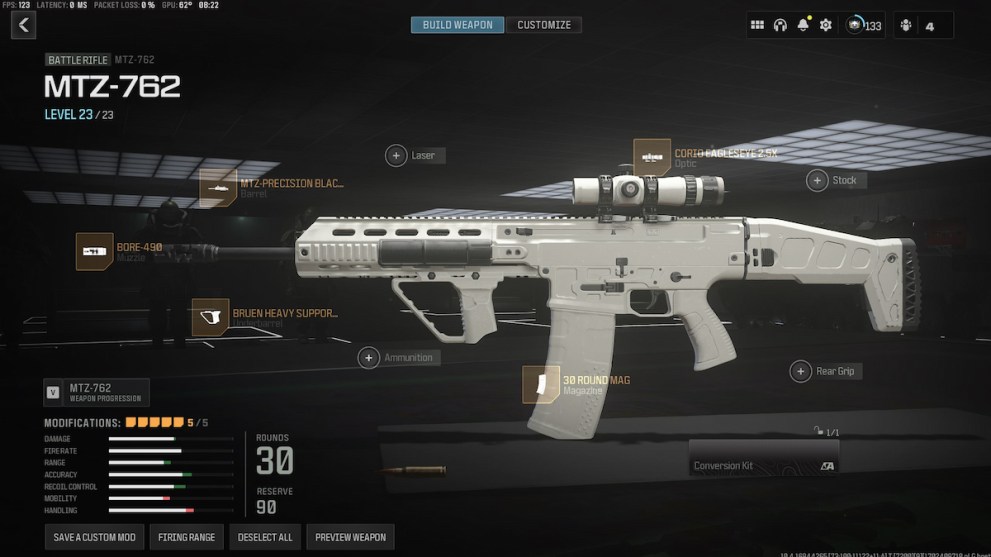991x557 pixels.
Task: Enter the Firing Range
Action: (x=187, y=537)
